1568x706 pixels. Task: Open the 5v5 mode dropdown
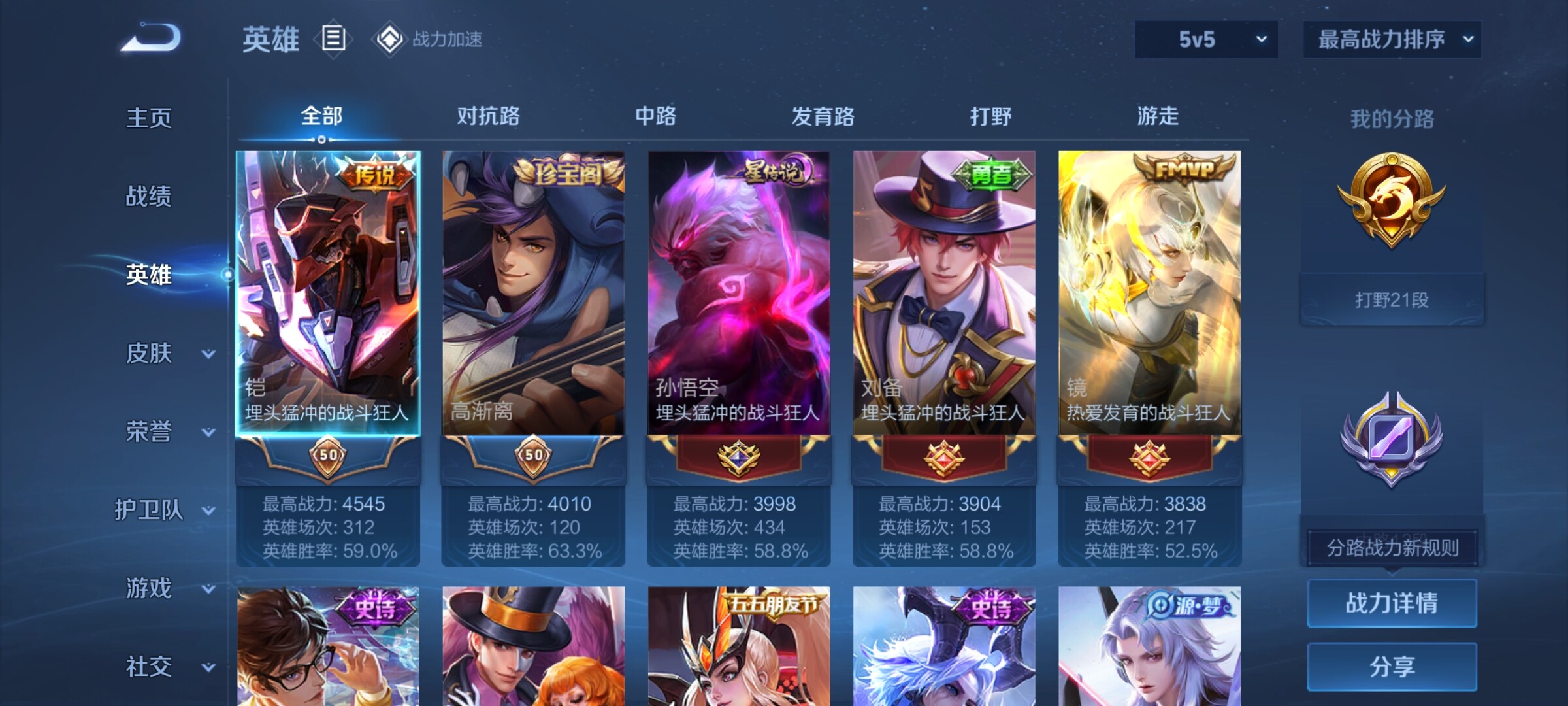coord(1206,39)
